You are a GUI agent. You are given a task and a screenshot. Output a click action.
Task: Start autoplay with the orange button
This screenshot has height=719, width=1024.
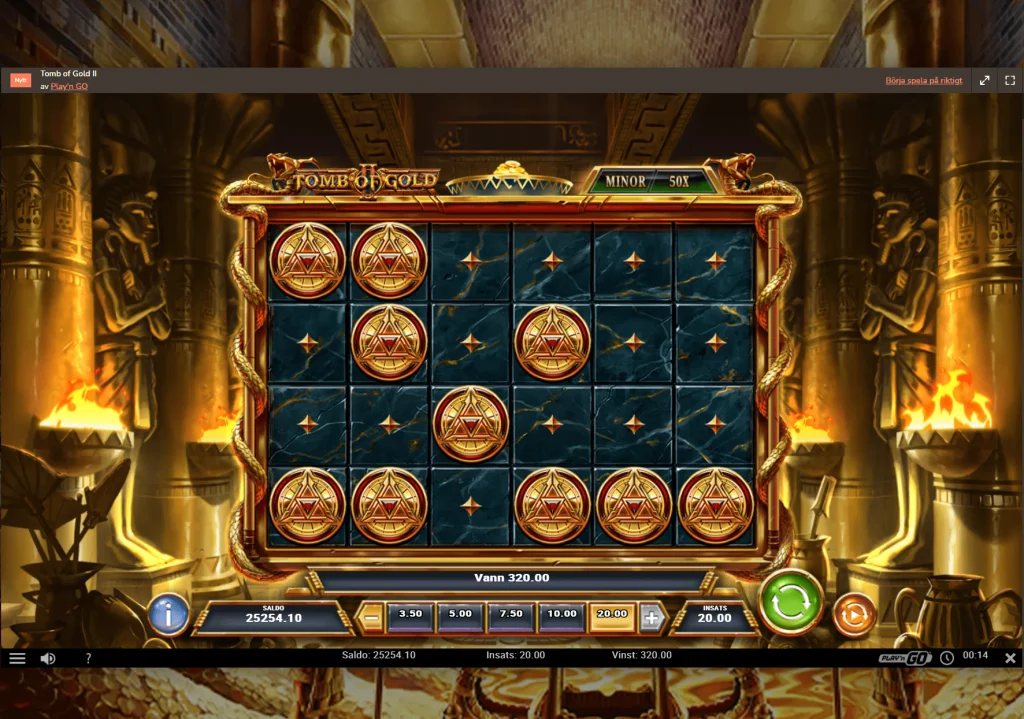click(854, 614)
